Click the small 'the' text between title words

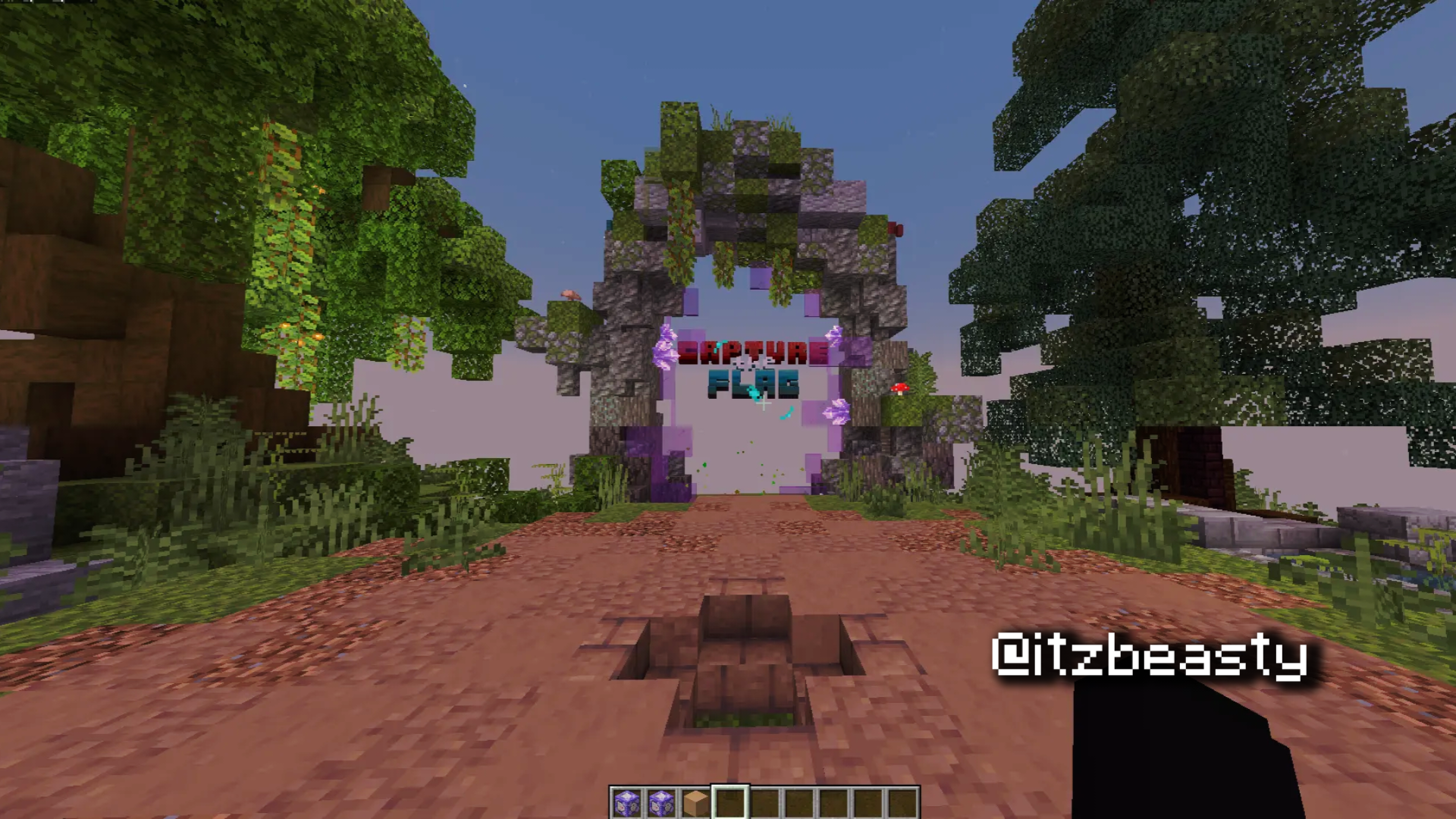[753, 361]
